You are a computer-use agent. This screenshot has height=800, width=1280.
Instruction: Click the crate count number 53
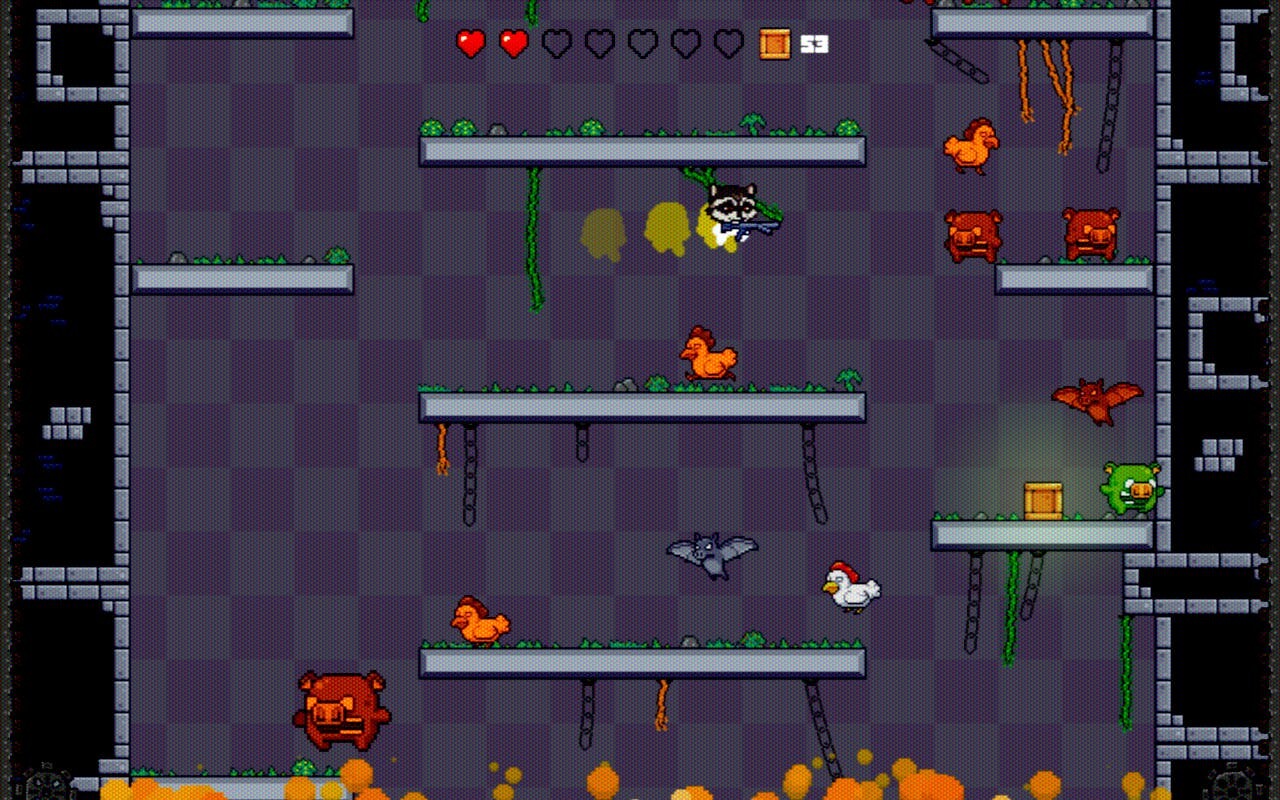(814, 43)
